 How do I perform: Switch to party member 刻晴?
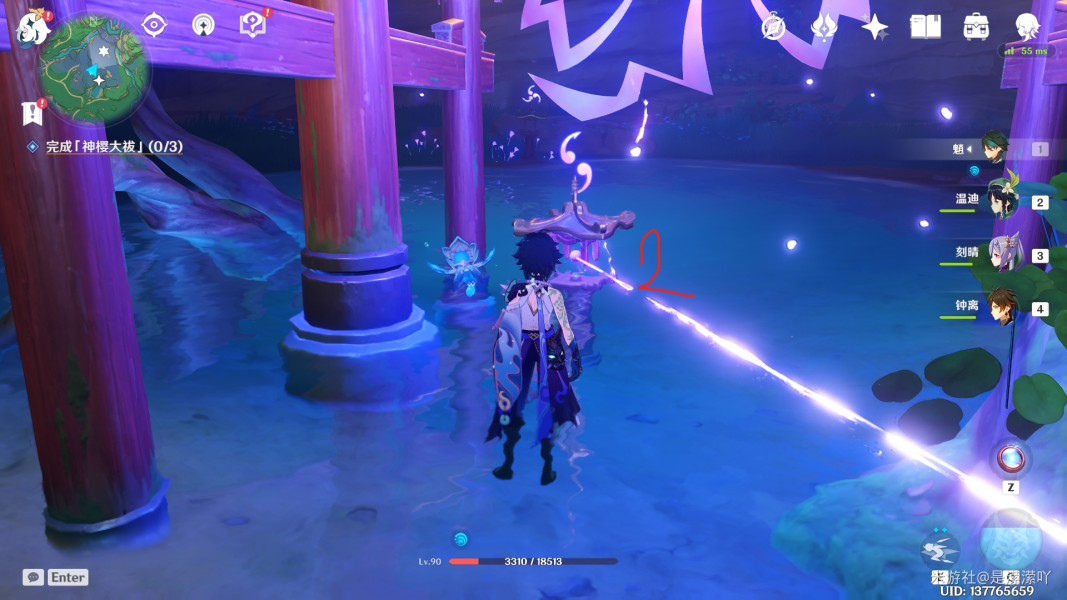pos(1002,255)
